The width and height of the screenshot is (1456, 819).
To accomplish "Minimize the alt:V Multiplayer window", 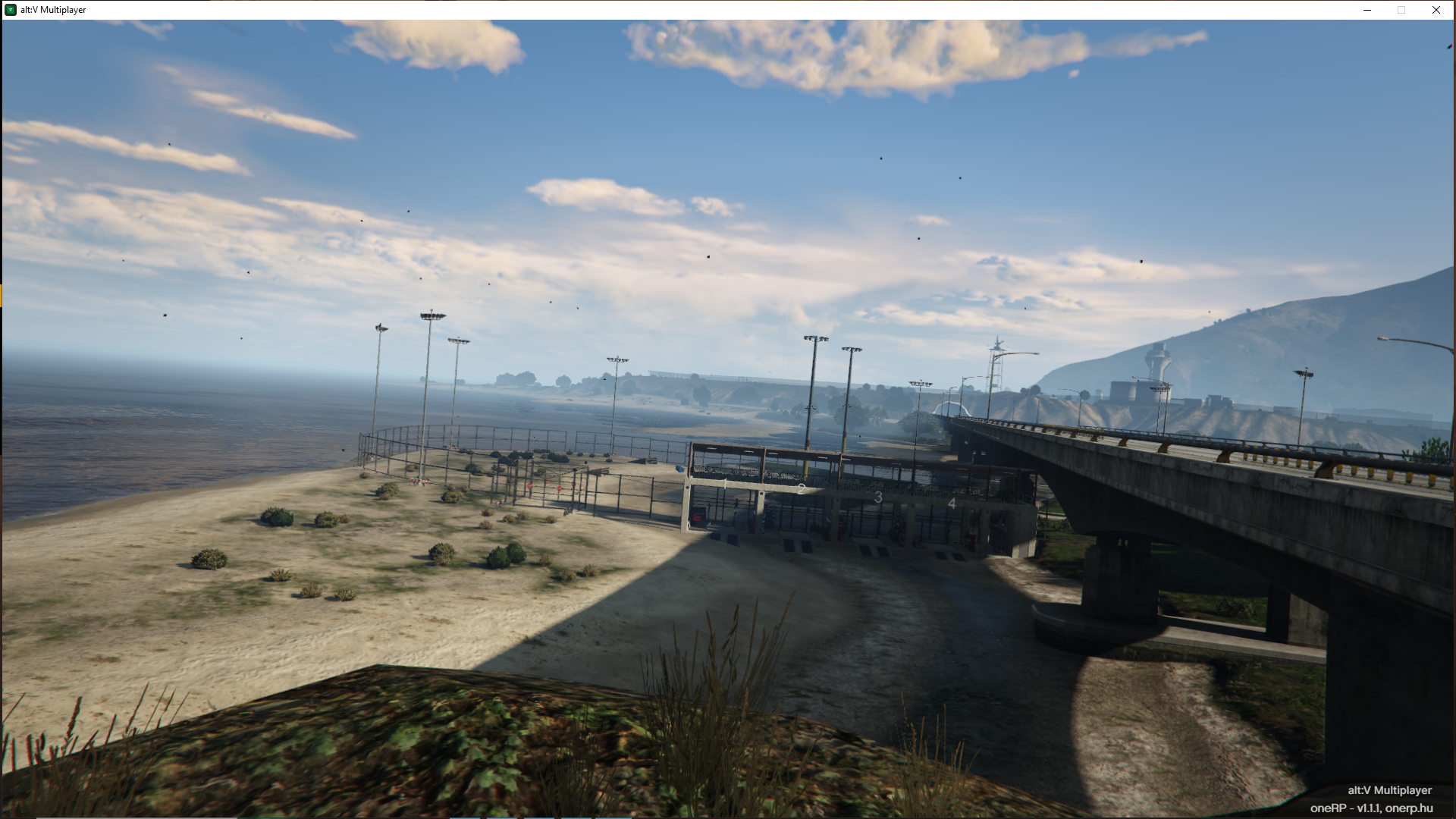I will tap(1367, 10).
